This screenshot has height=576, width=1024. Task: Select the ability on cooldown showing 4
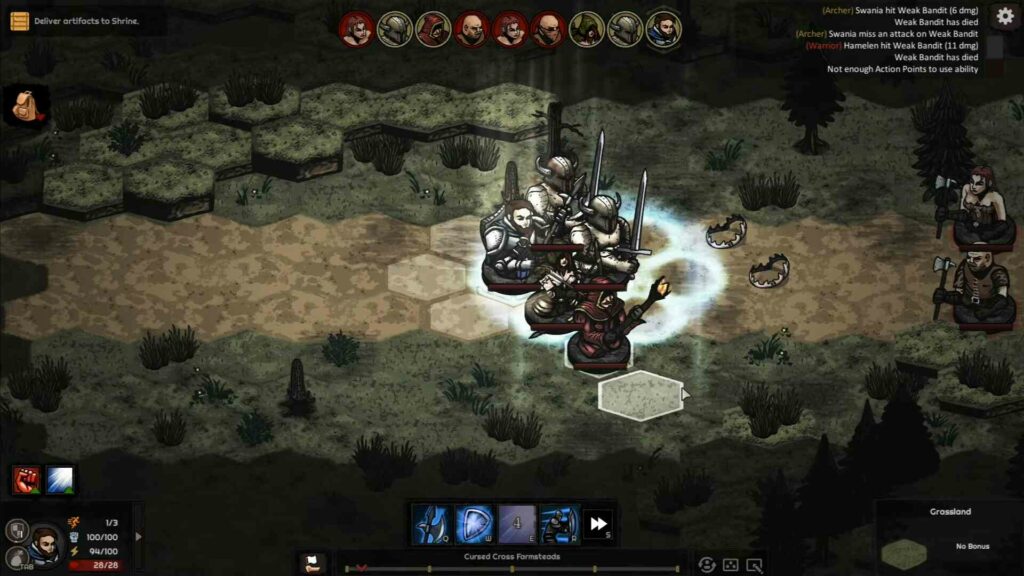[x=516, y=523]
